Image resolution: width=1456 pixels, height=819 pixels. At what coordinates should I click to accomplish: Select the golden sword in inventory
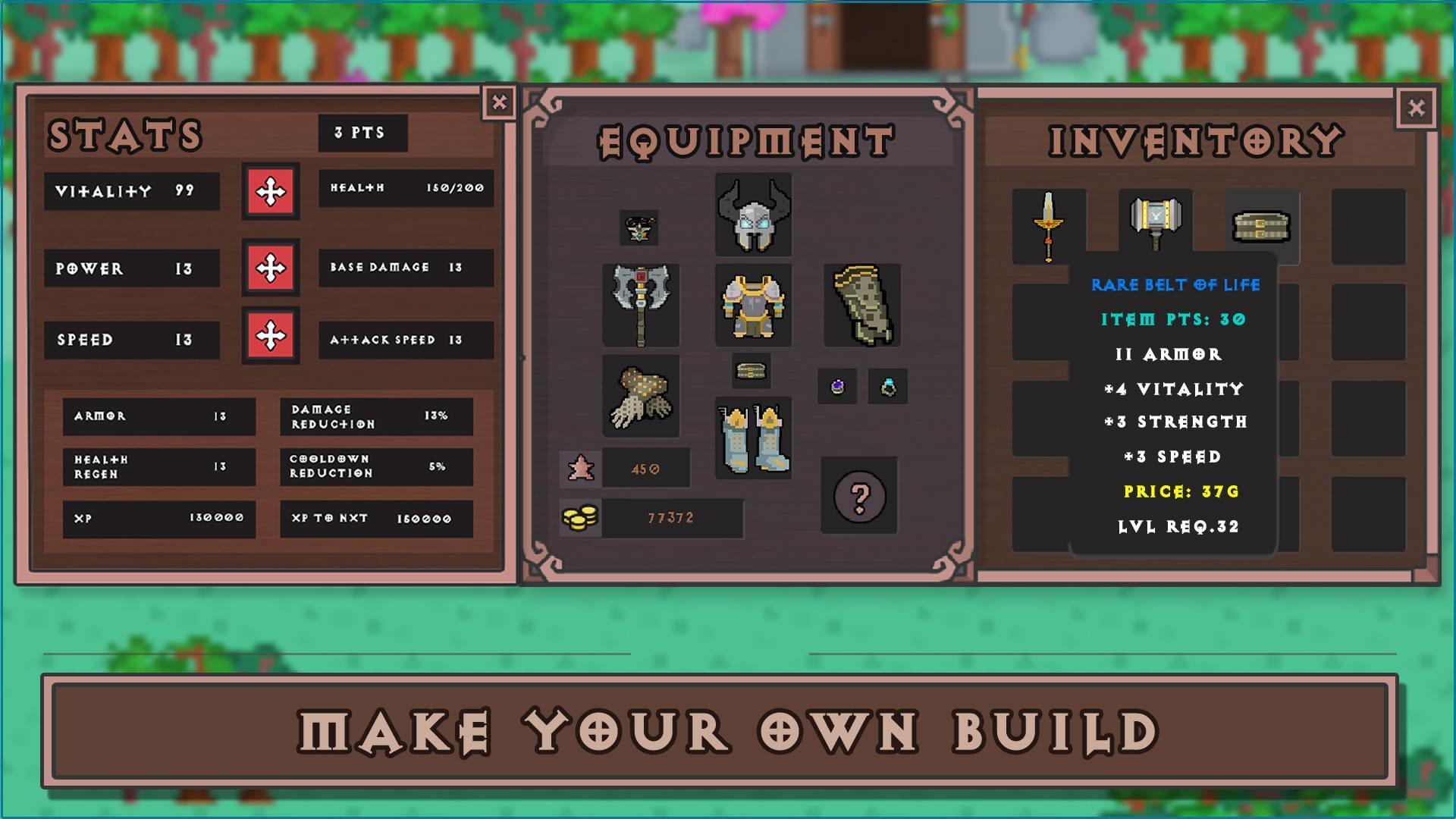point(1049,226)
